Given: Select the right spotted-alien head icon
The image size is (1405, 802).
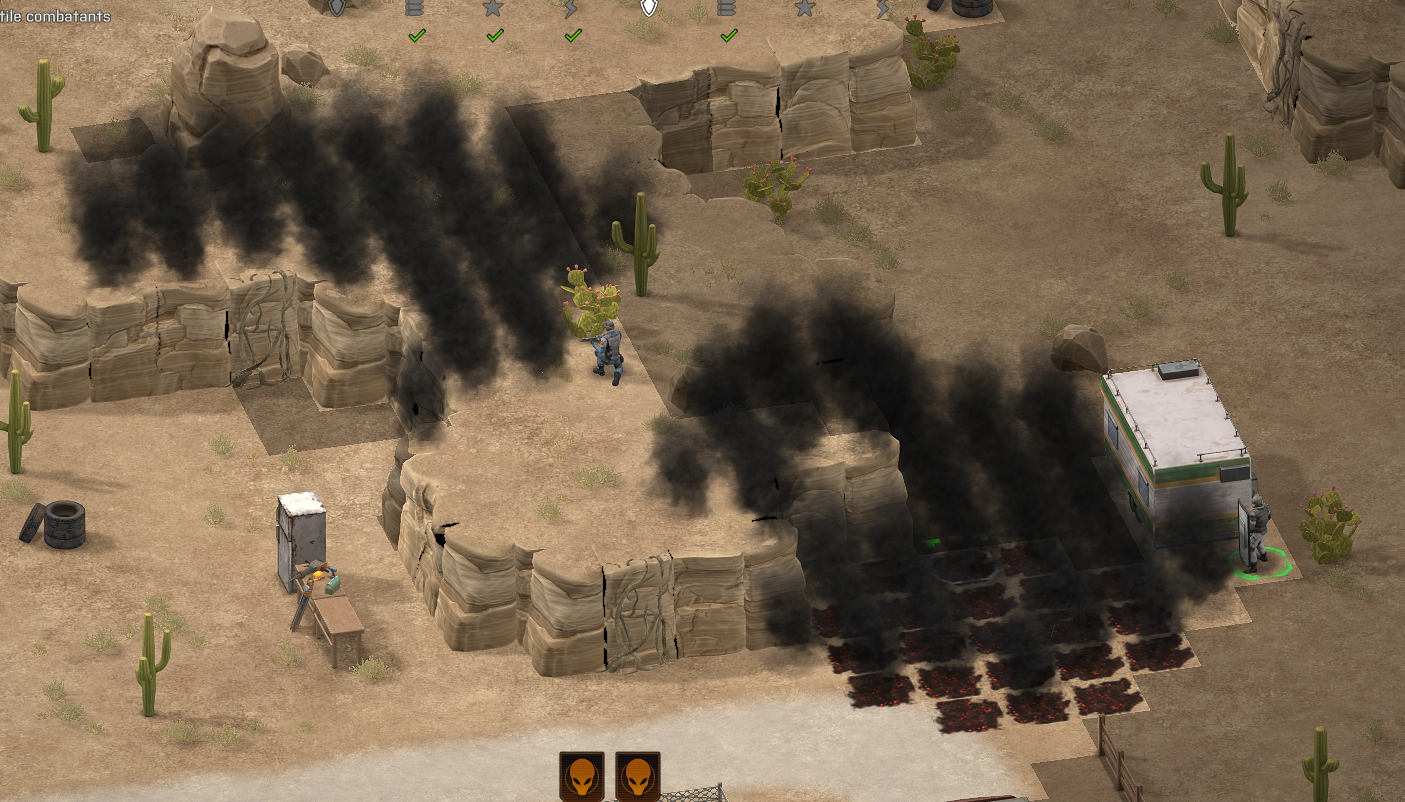Looking at the screenshot, I should 637,776.
